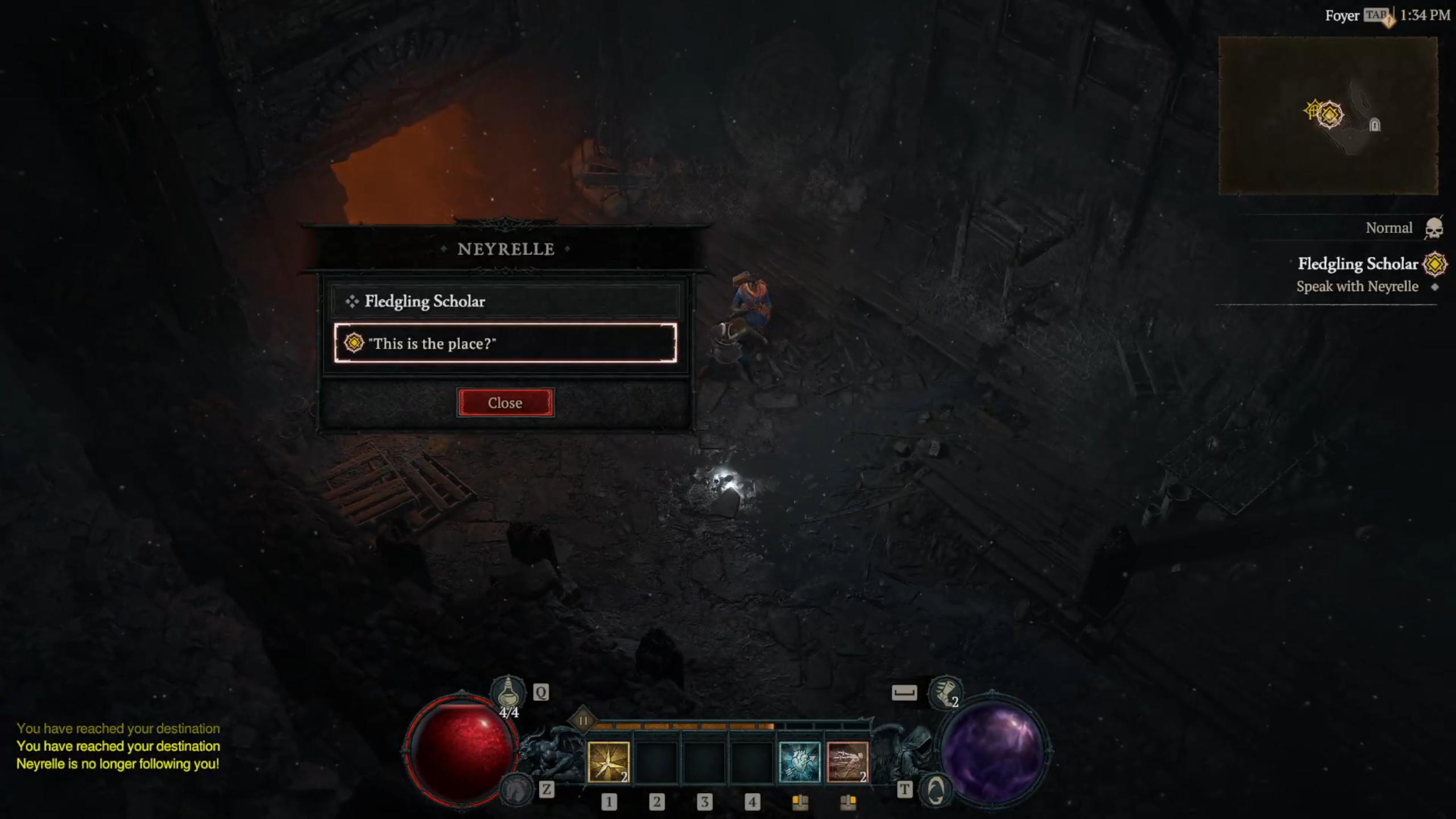Viewport: 1456px width, 819px height.
Task: Click the quest marker on the minimap
Action: [x=1329, y=115]
